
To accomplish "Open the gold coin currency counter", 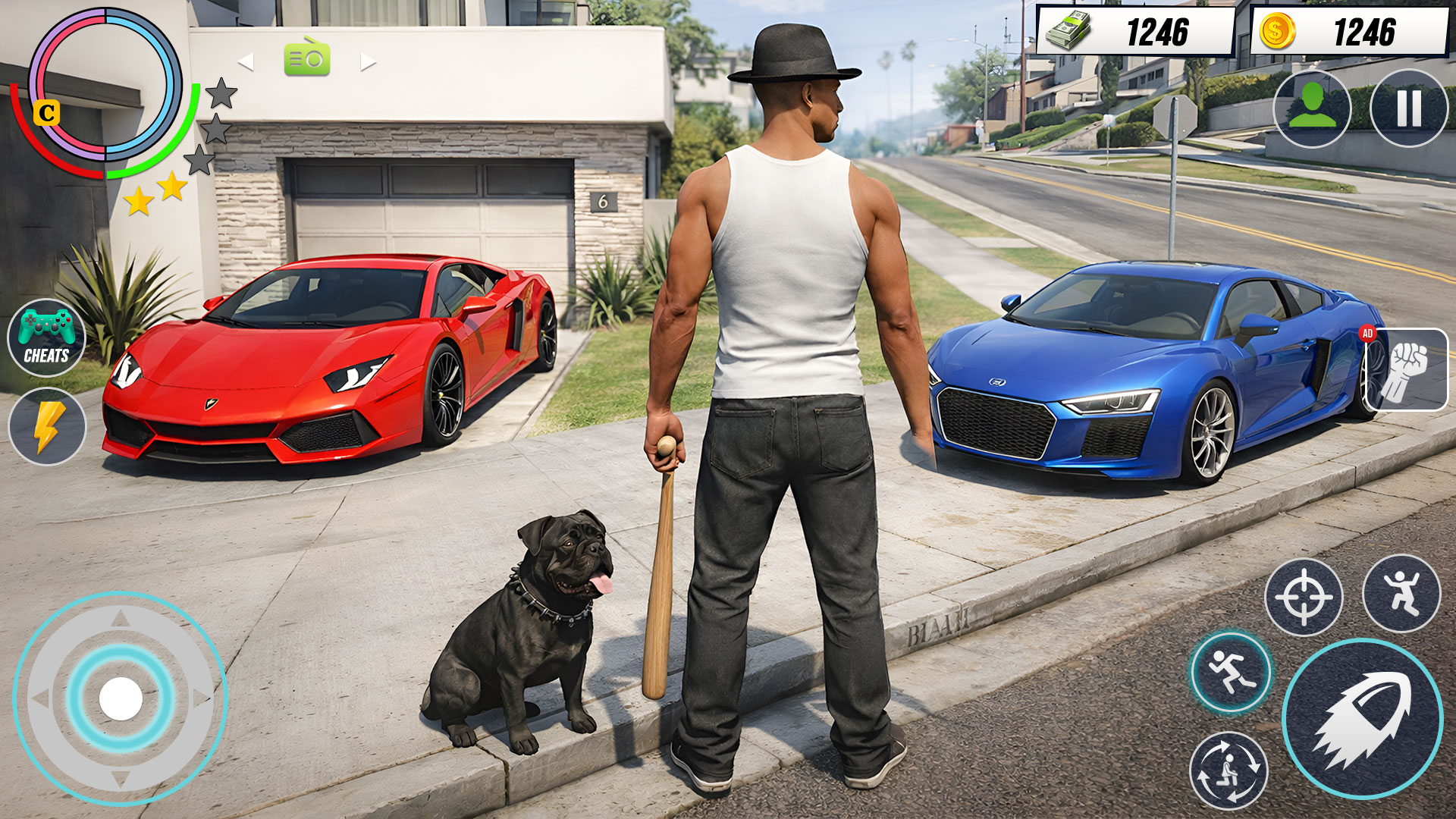I will click(1348, 32).
